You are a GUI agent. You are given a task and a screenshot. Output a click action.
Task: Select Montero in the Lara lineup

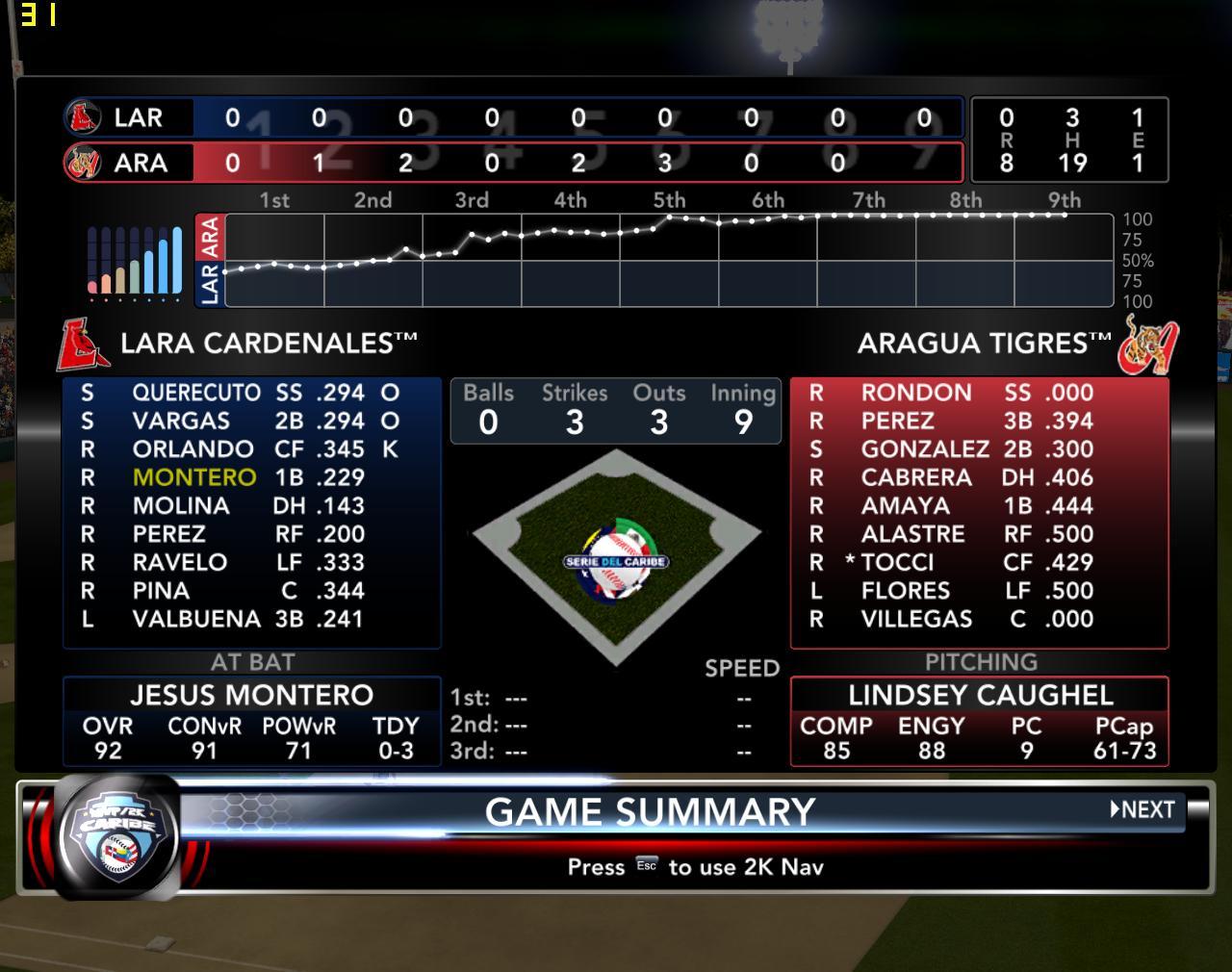pos(194,477)
